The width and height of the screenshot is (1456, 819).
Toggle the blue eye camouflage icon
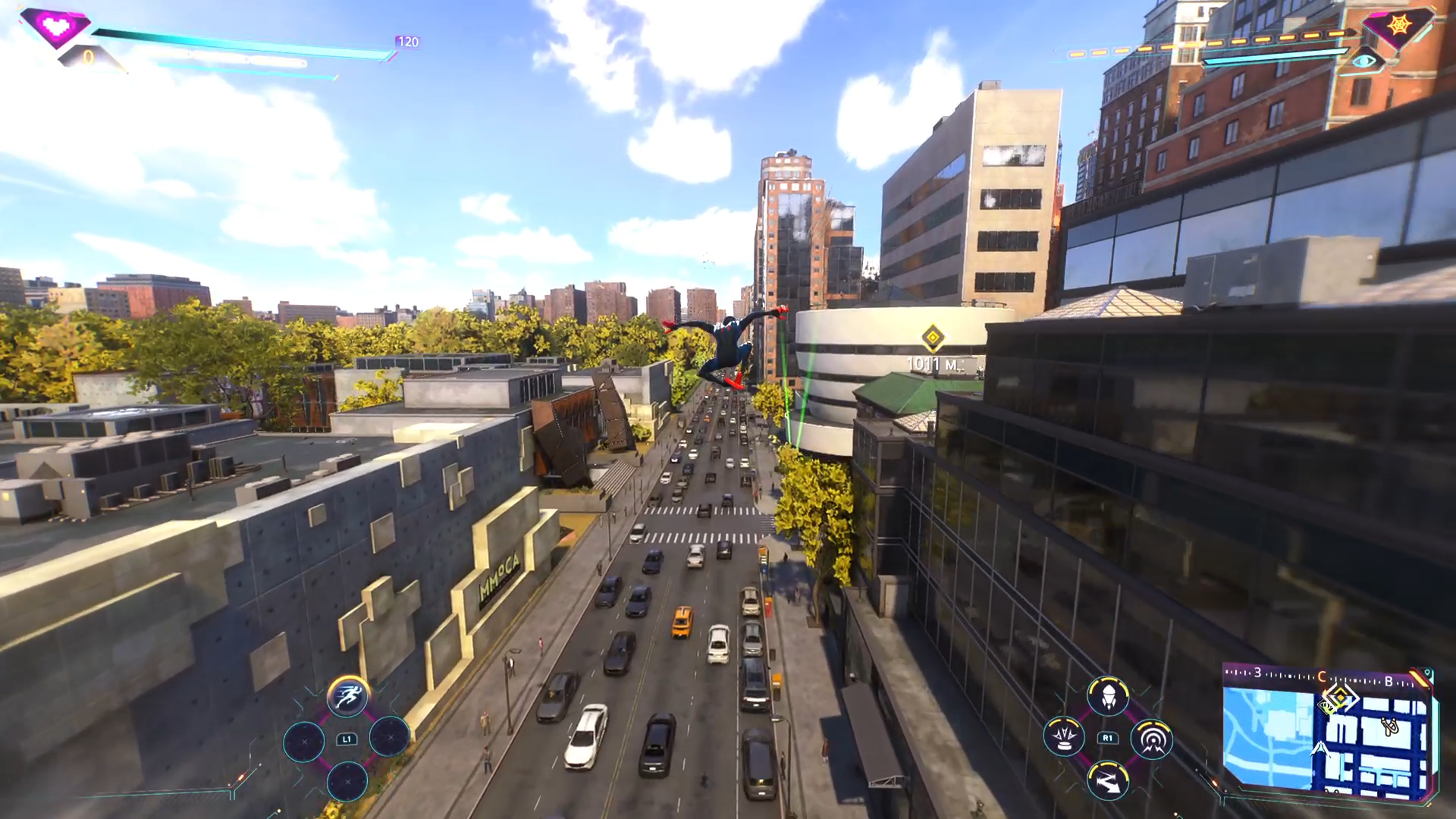pyautogui.click(x=1365, y=61)
